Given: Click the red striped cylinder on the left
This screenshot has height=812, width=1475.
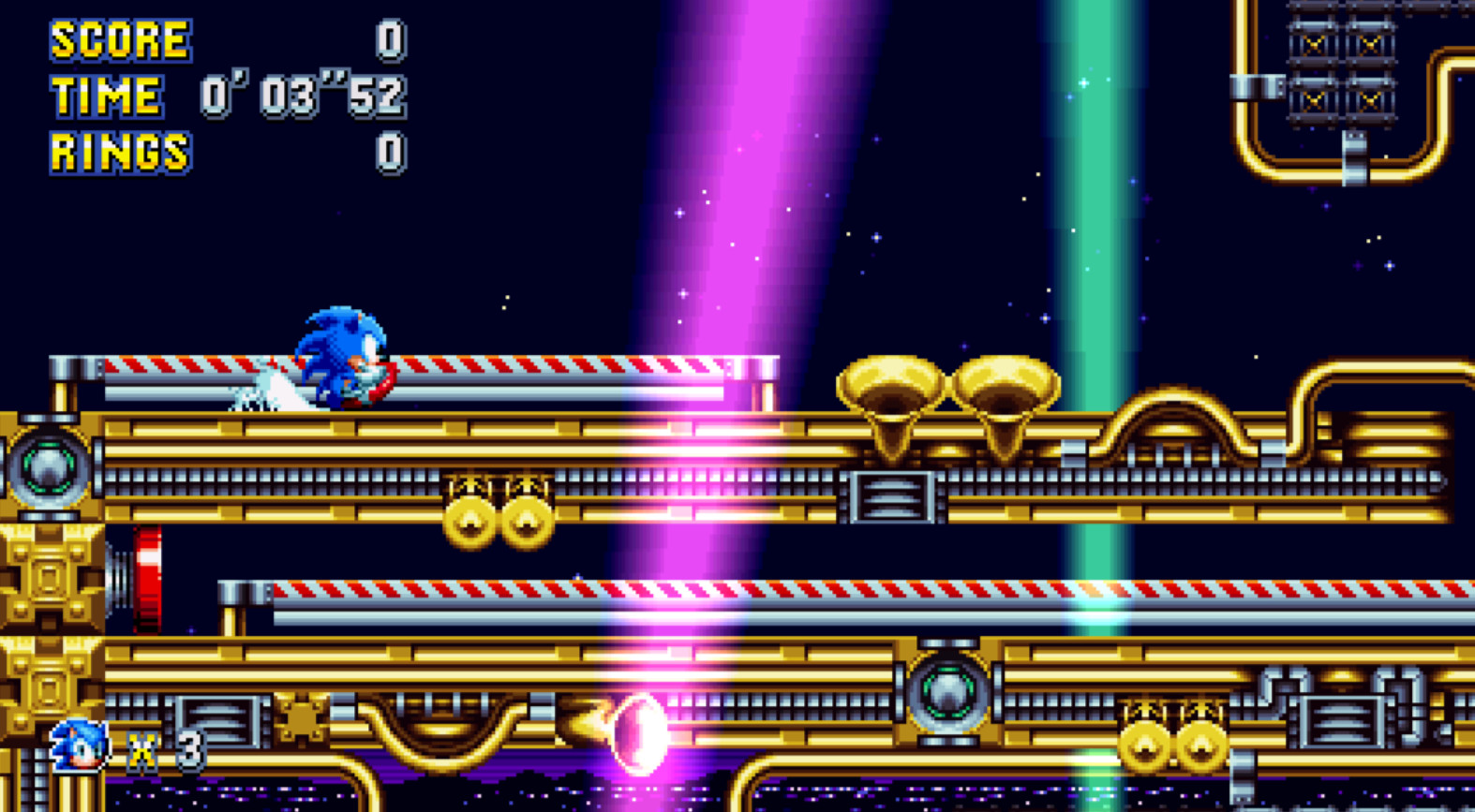Looking at the screenshot, I should click(147, 576).
